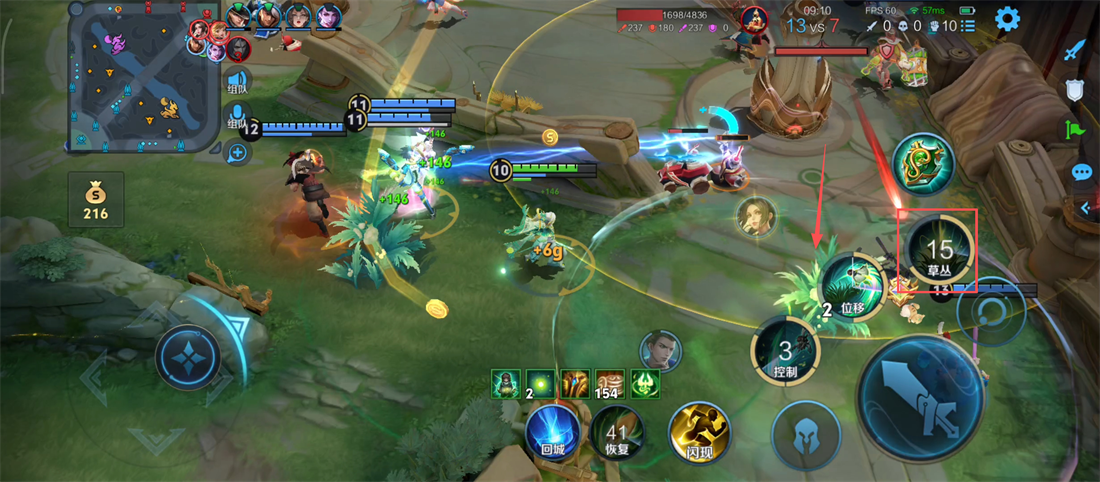Tap the helmet hero-targeting button
Screen dimensions: 1100x482
pyautogui.click(x=805, y=435)
